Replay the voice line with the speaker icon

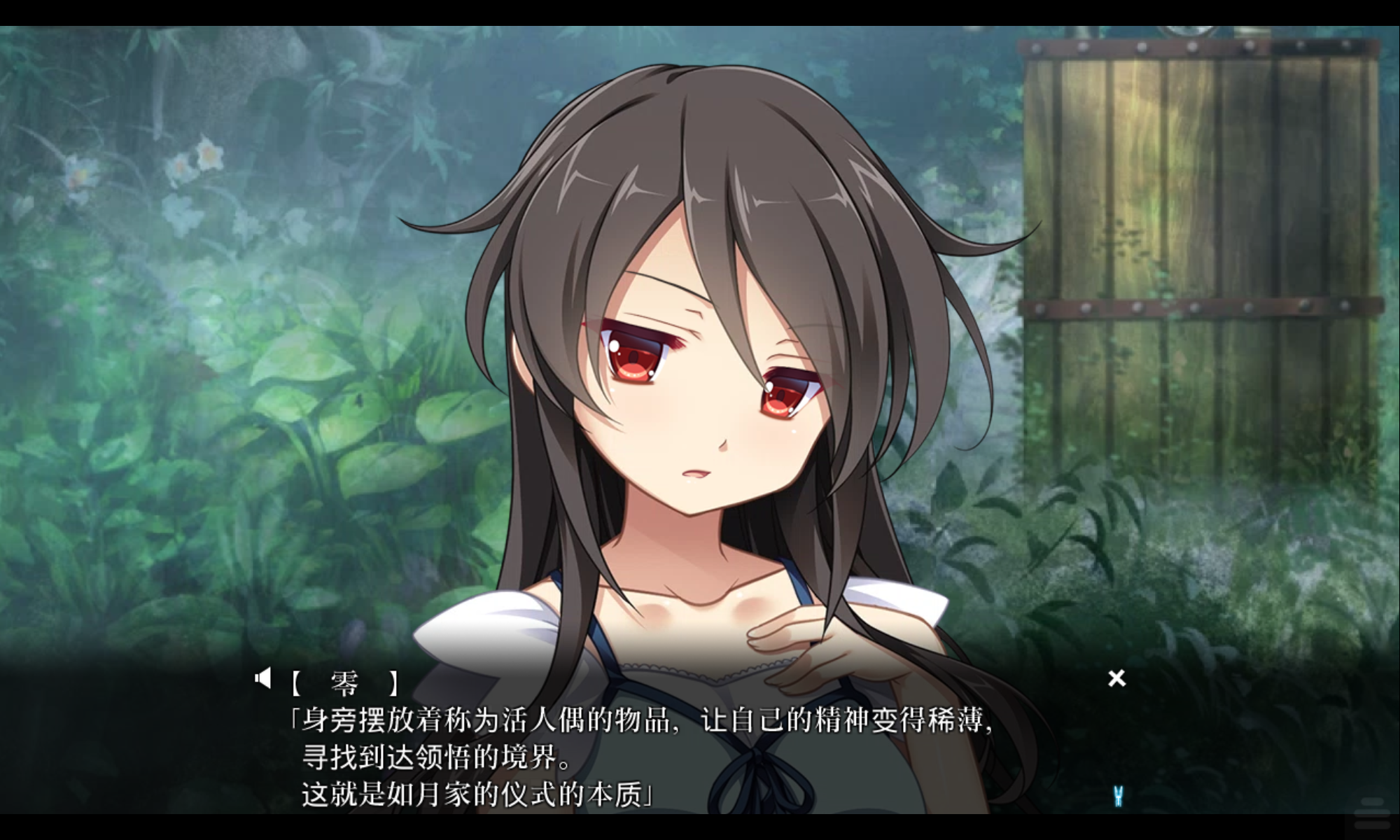pyautogui.click(x=263, y=678)
